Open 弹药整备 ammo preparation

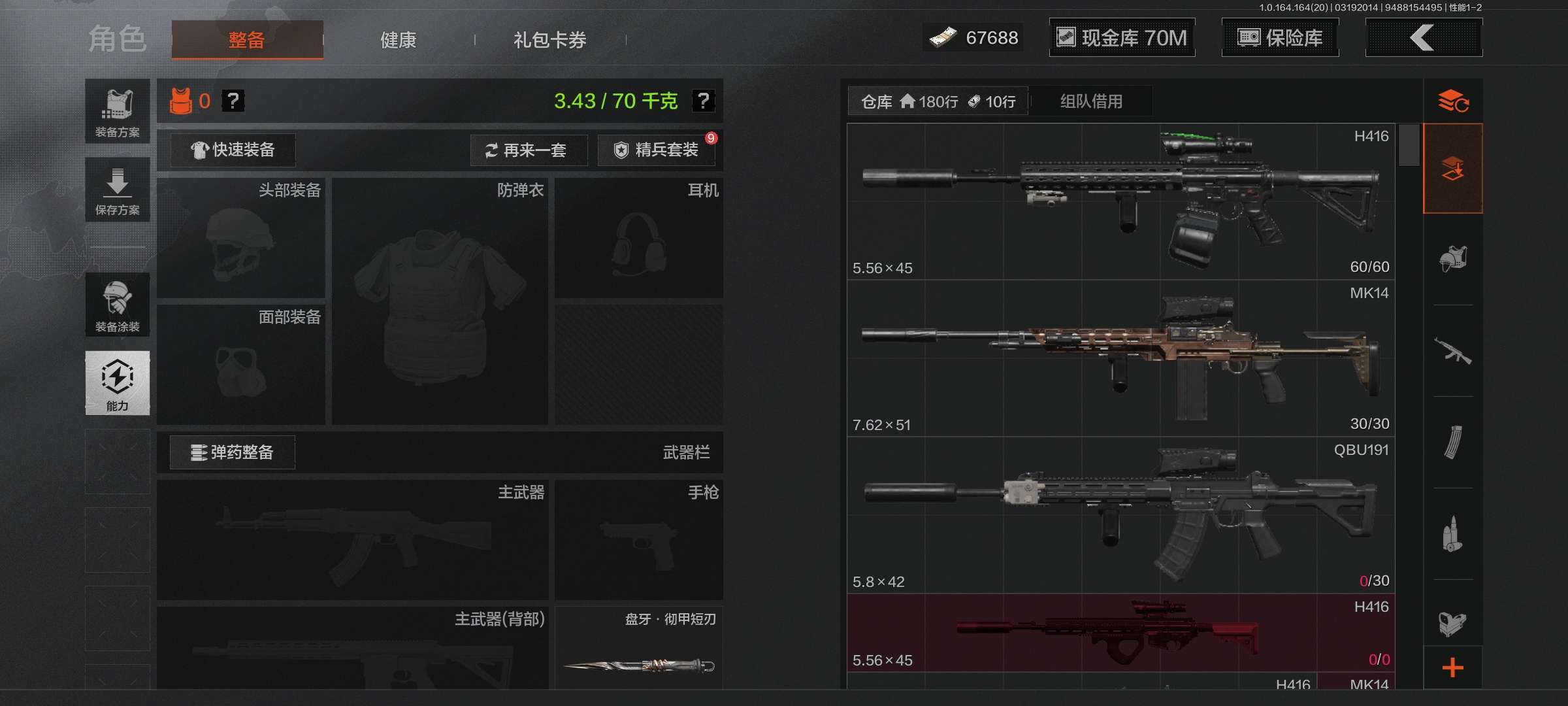232,452
